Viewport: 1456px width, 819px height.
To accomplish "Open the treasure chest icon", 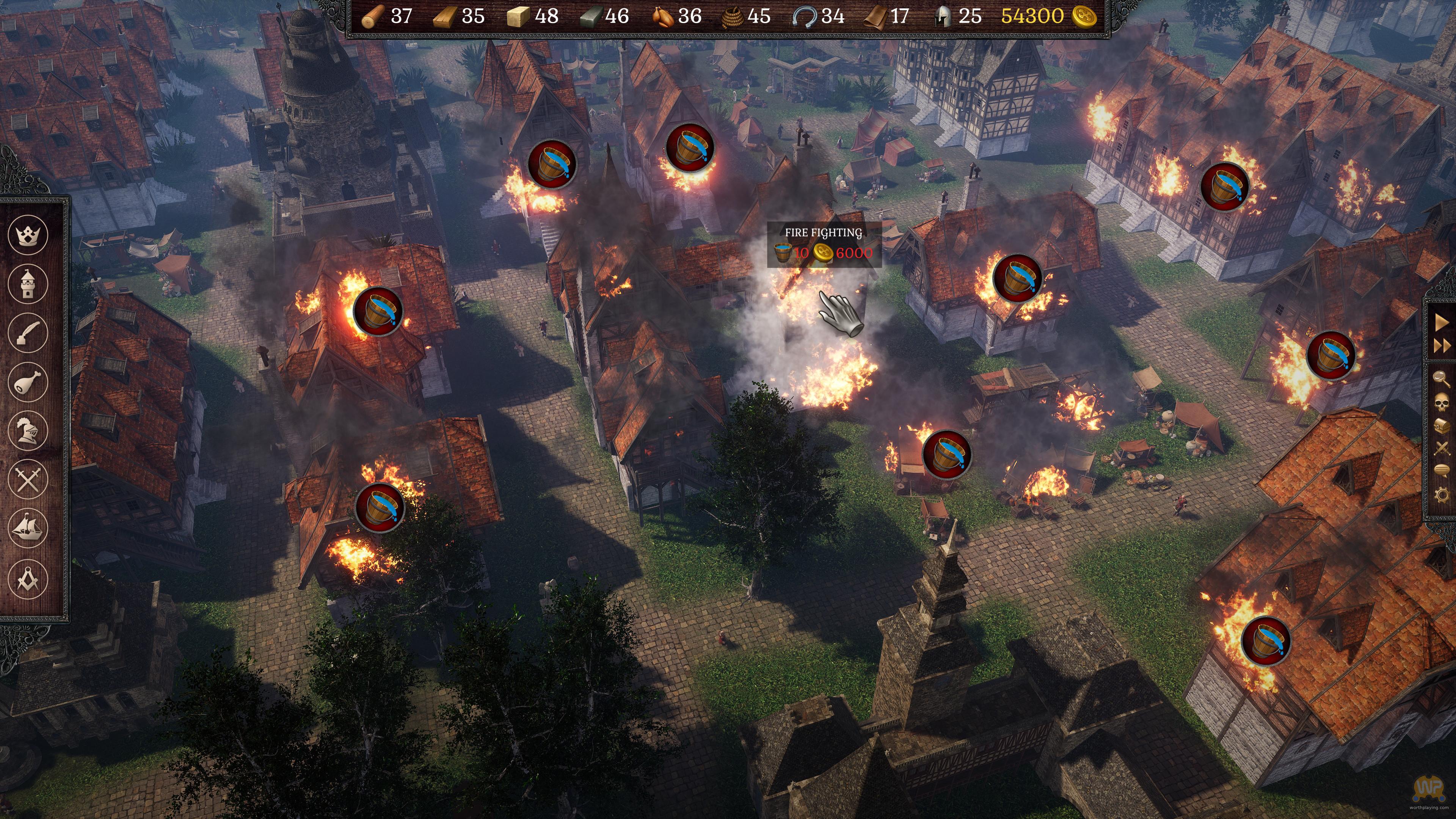I will pos(1442,425).
